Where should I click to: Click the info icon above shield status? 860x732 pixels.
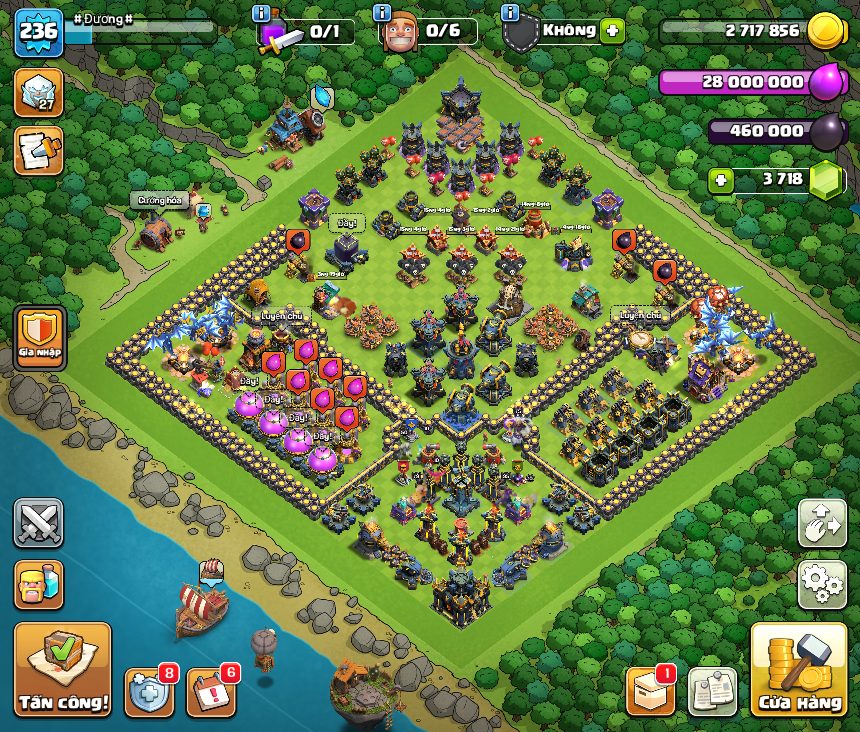[510, 13]
